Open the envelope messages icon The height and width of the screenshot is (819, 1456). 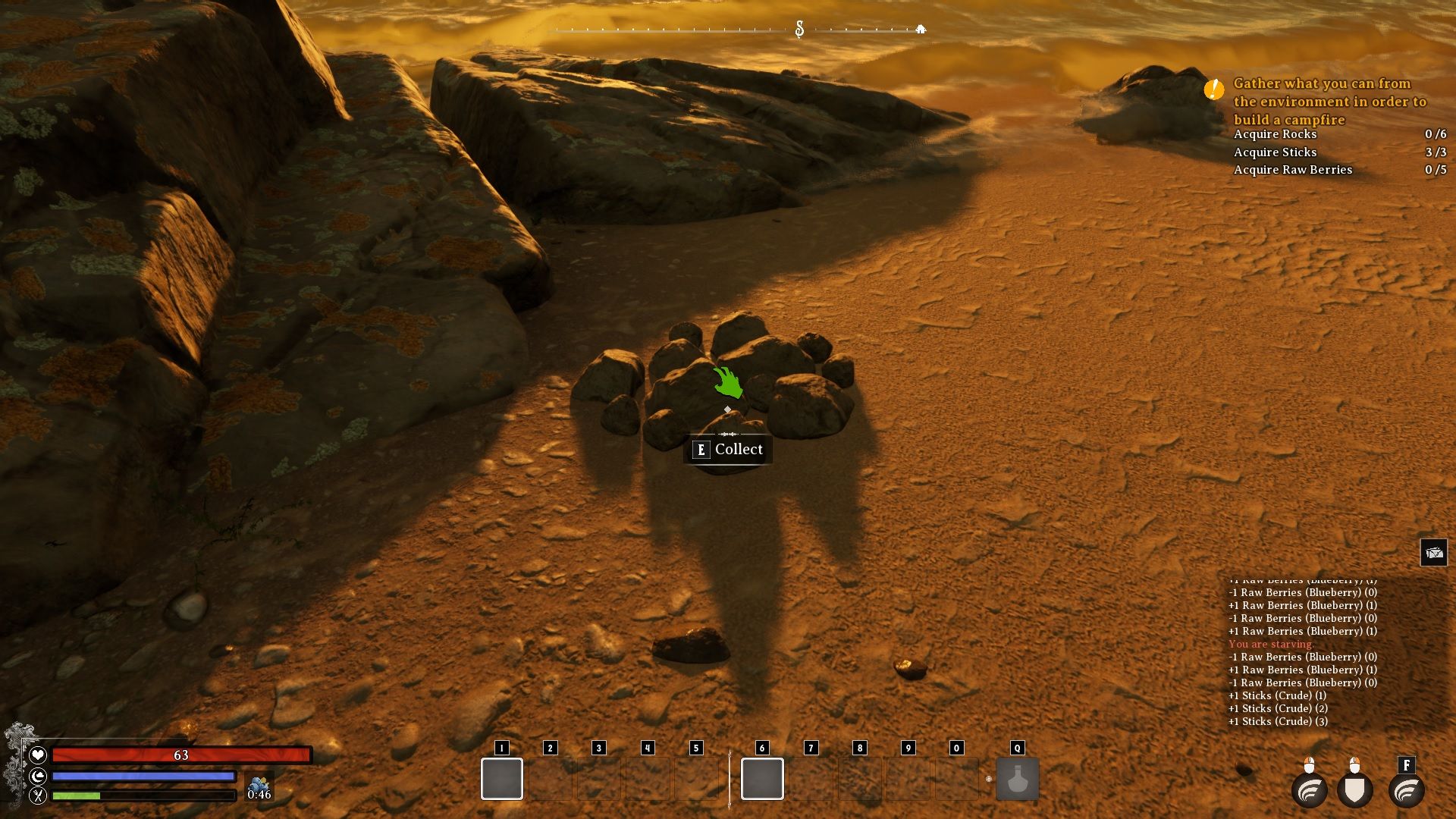(1433, 553)
